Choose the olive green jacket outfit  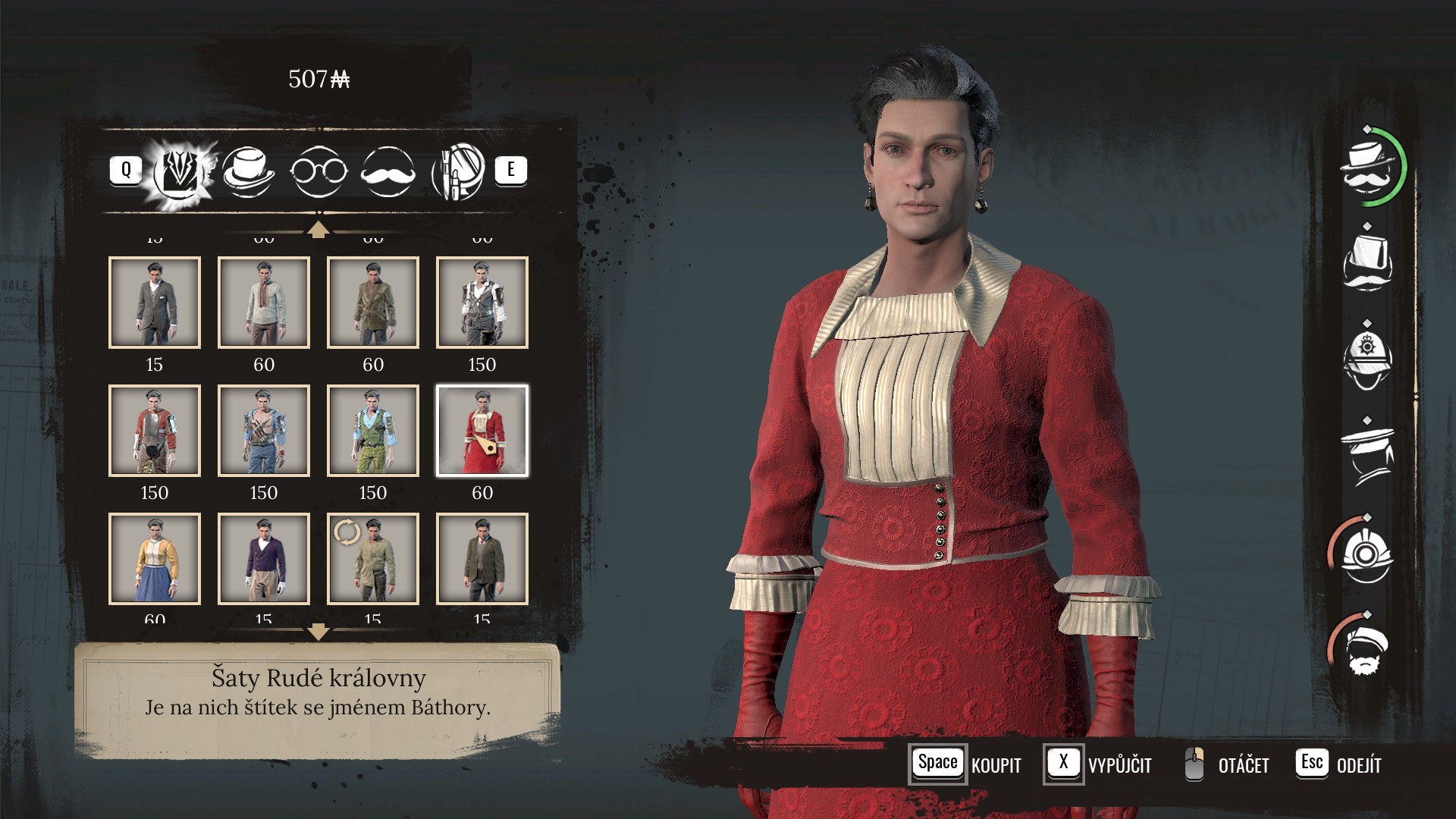[x=373, y=303]
